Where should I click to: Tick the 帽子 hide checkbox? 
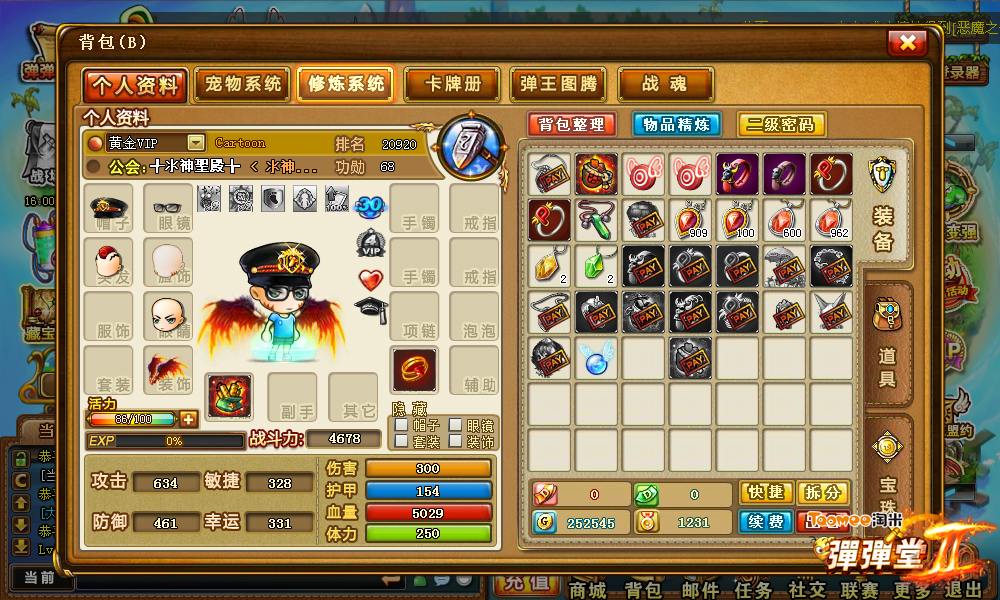pyautogui.click(x=401, y=425)
